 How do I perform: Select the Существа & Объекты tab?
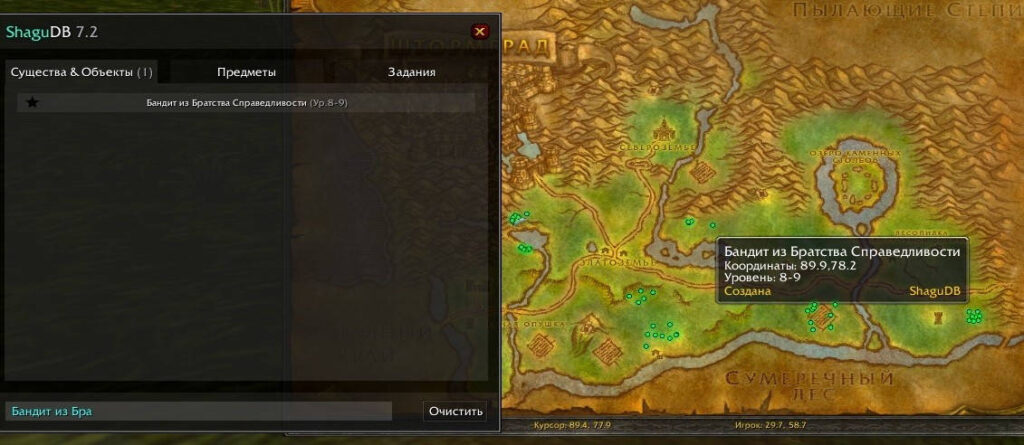pyautogui.click(x=82, y=72)
